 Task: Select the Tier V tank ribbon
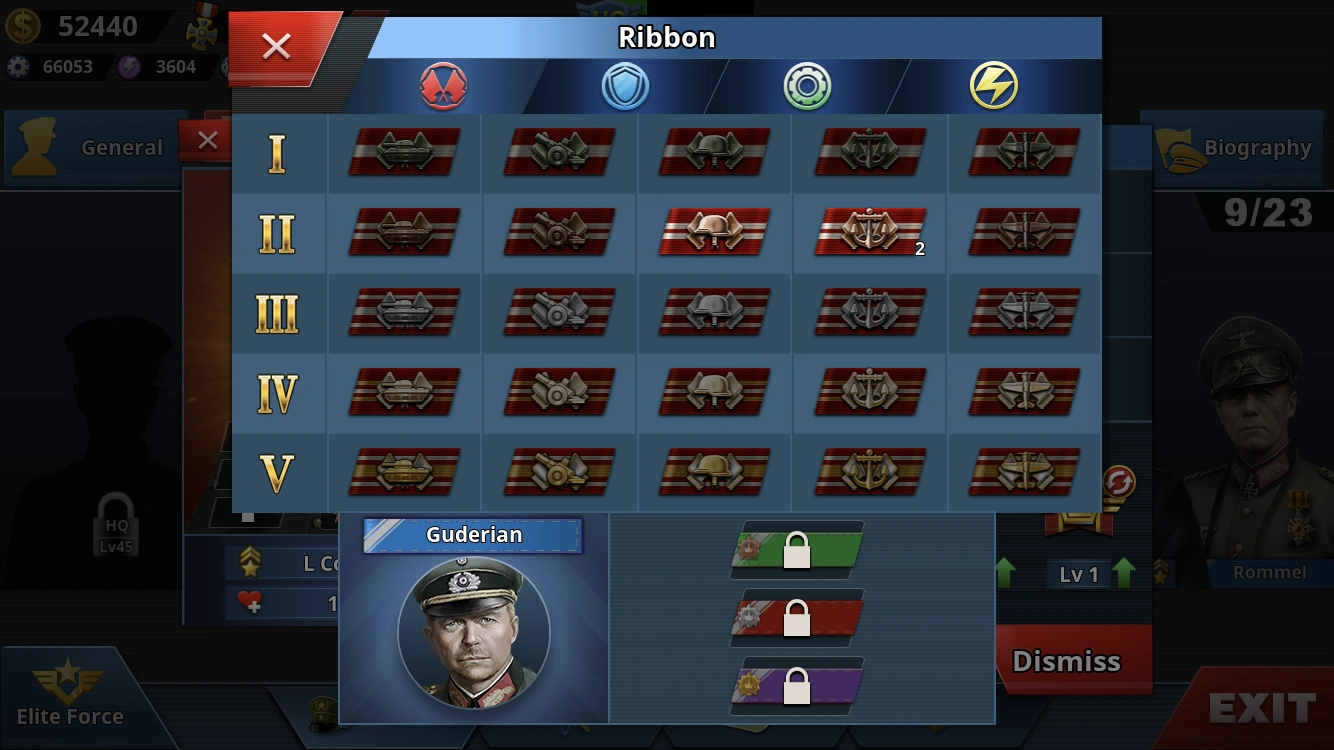(404, 472)
